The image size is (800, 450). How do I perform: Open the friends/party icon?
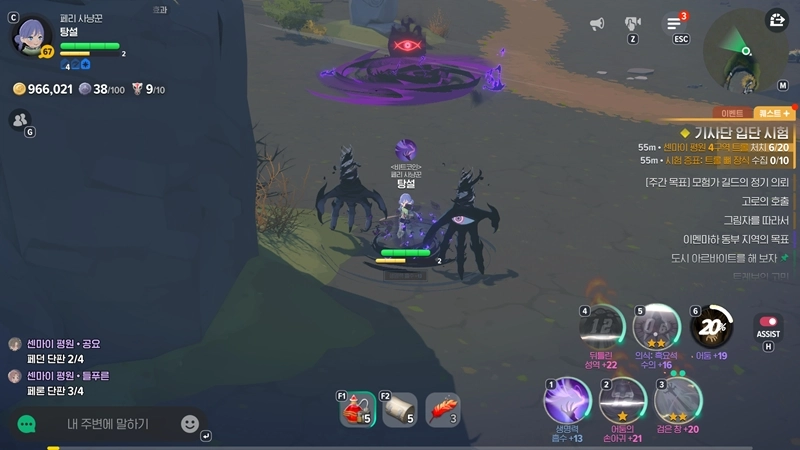19,119
